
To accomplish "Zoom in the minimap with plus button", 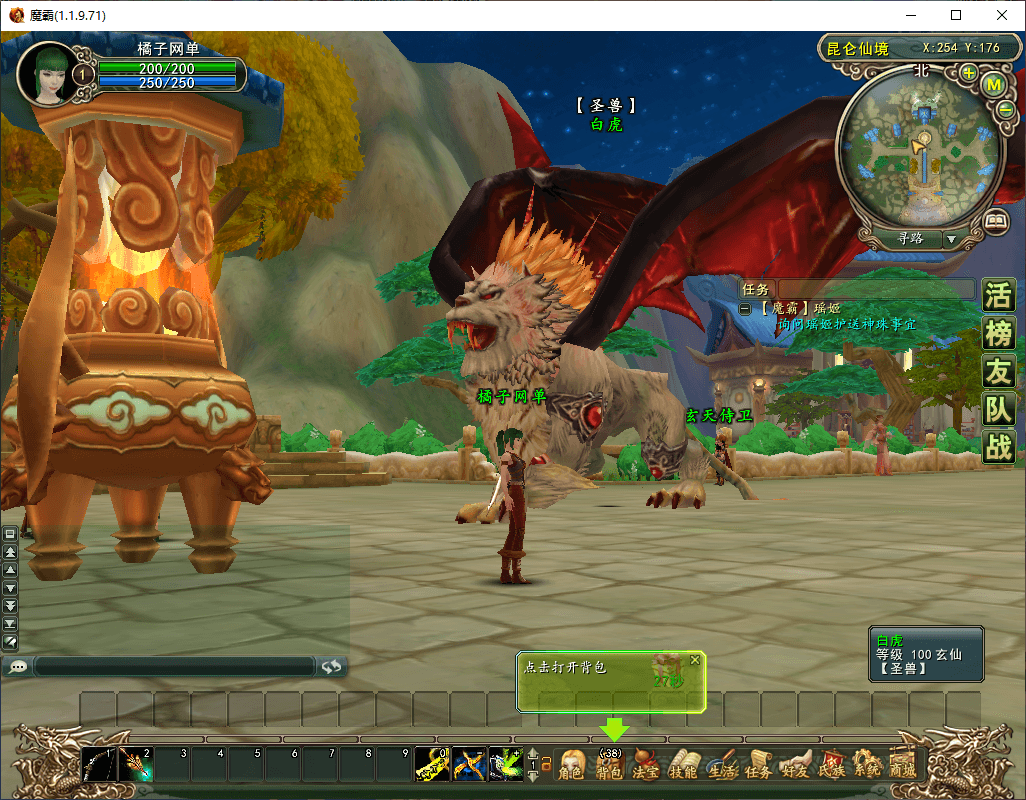I will click(968, 73).
